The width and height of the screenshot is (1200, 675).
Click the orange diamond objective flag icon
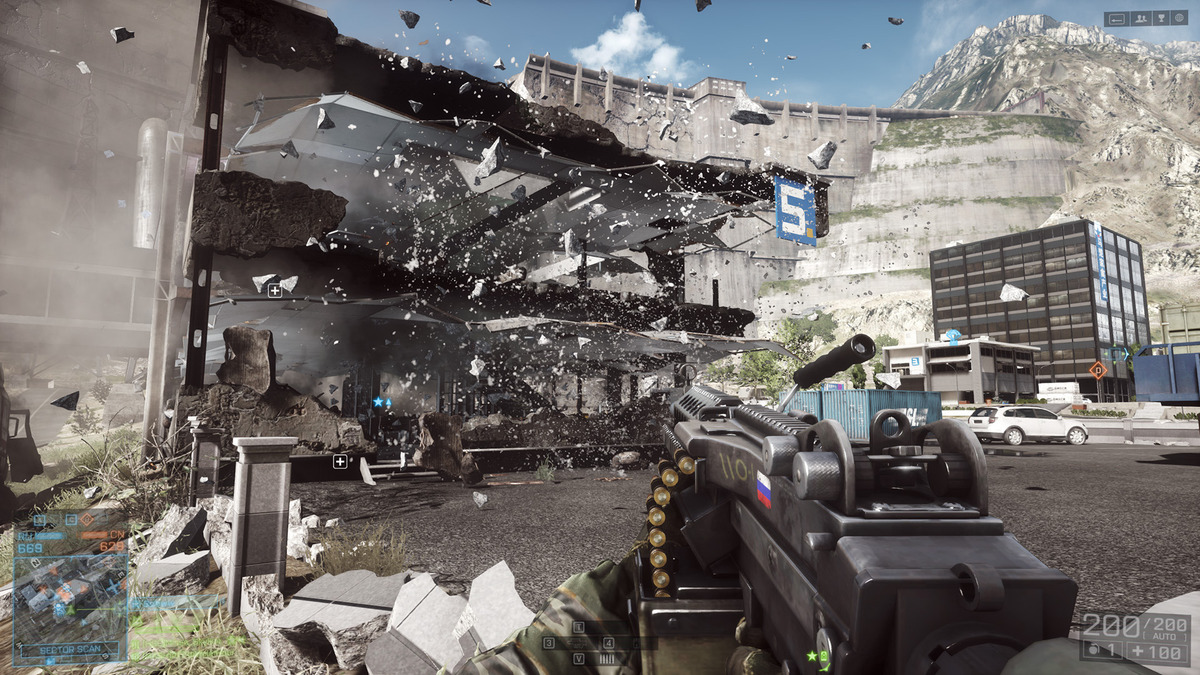(1098, 370)
